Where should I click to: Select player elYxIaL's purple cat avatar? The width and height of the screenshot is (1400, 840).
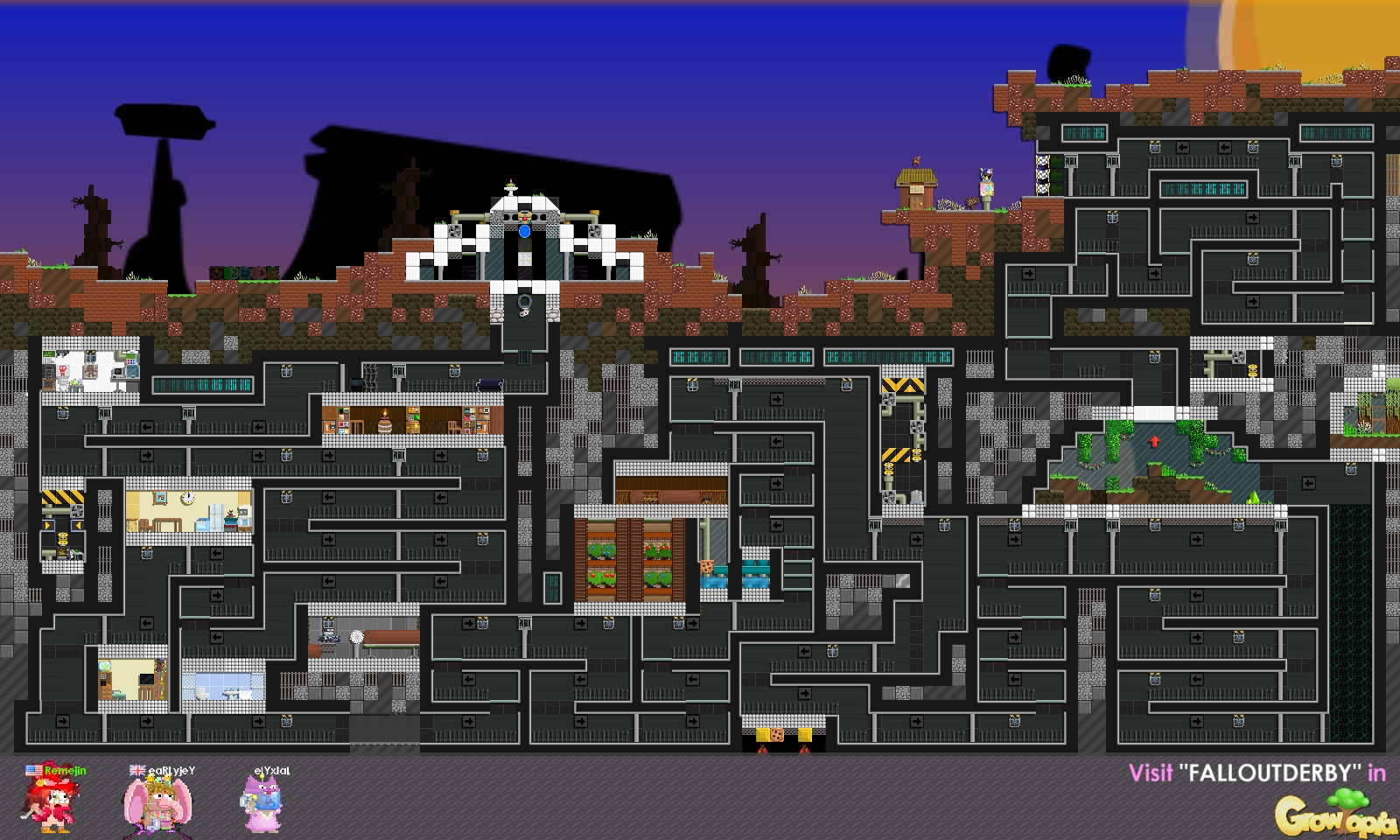263,805
